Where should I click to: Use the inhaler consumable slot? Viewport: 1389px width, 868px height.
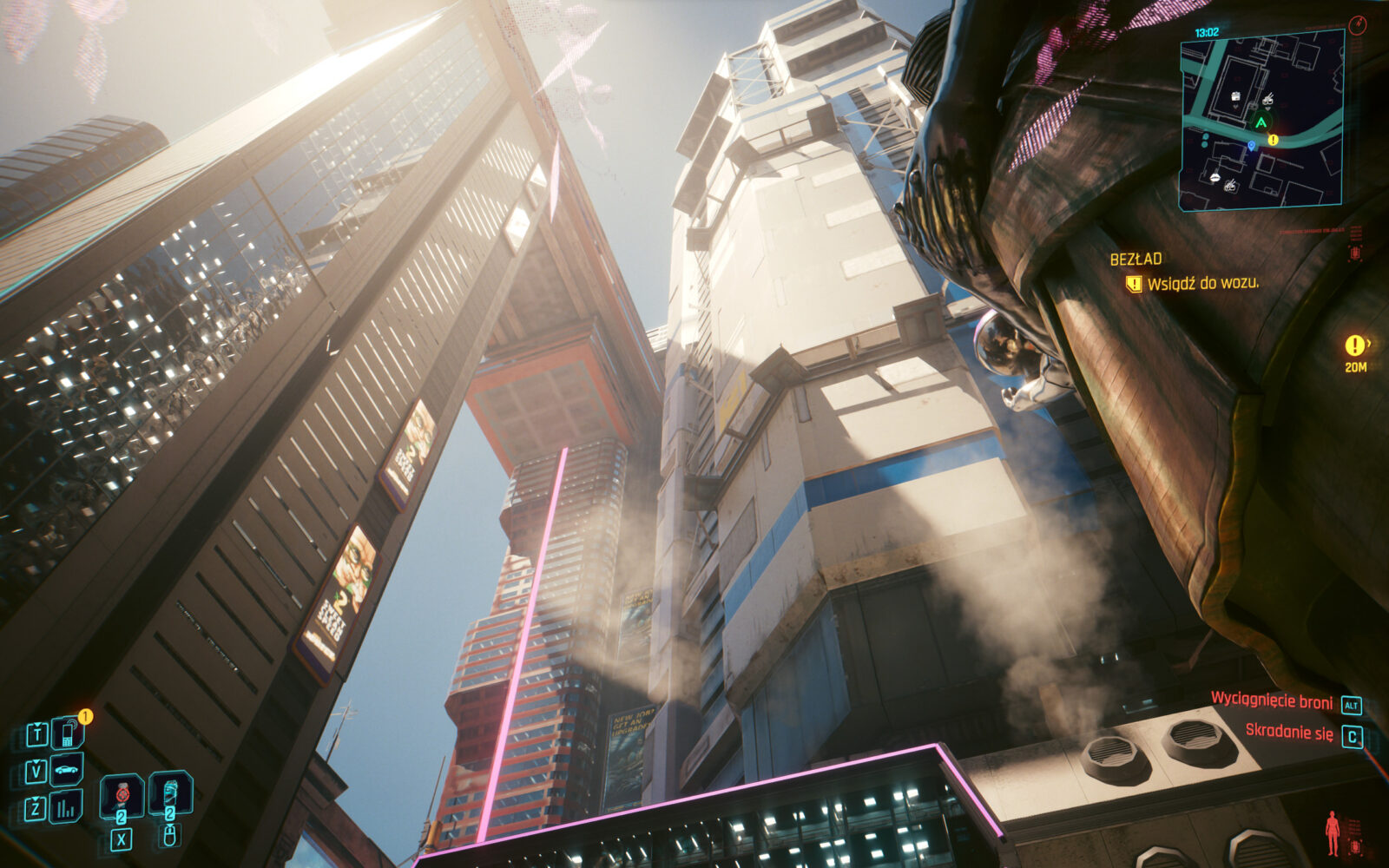169,792
